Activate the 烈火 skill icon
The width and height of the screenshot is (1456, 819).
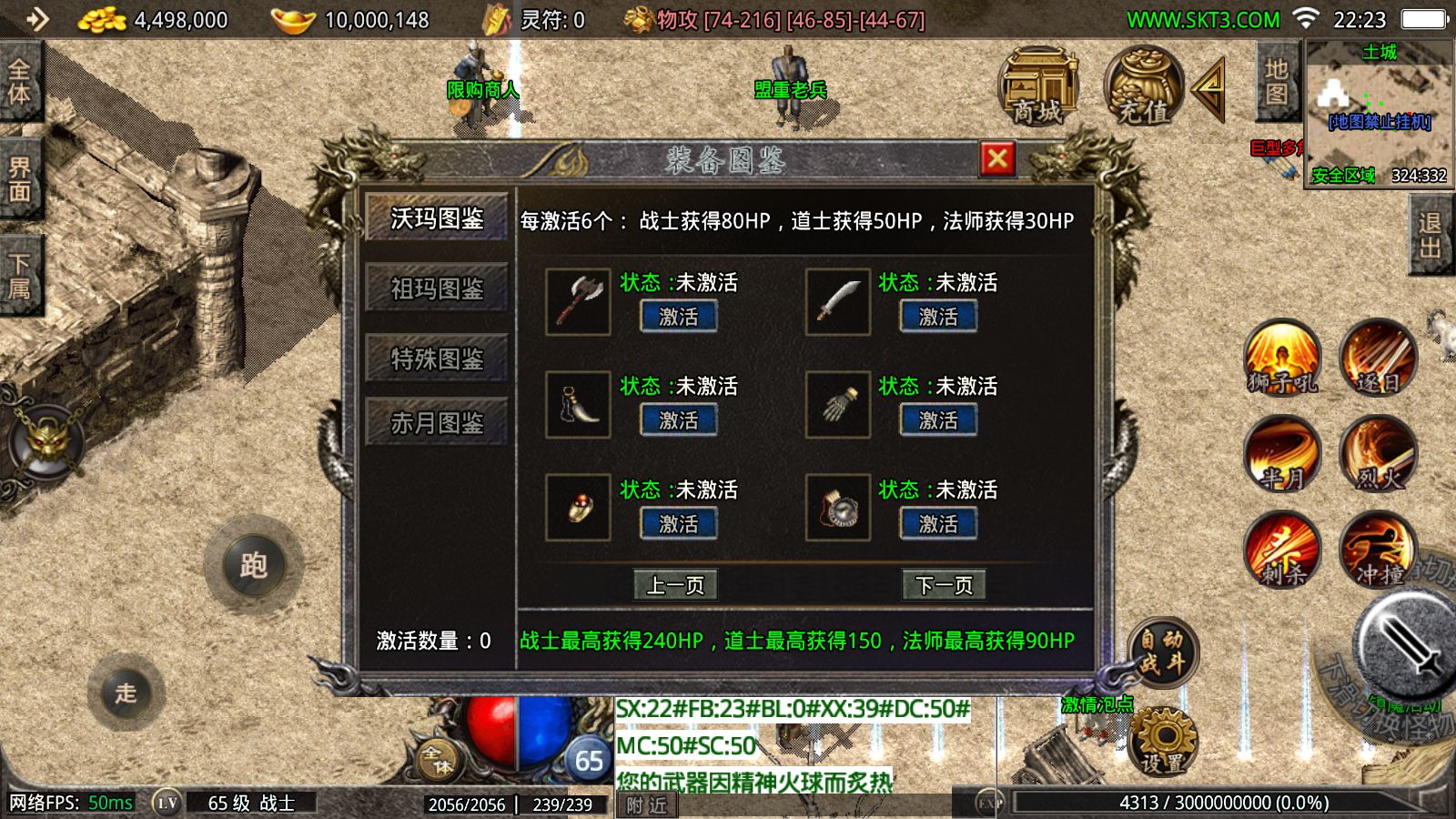pyautogui.click(x=1379, y=455)
